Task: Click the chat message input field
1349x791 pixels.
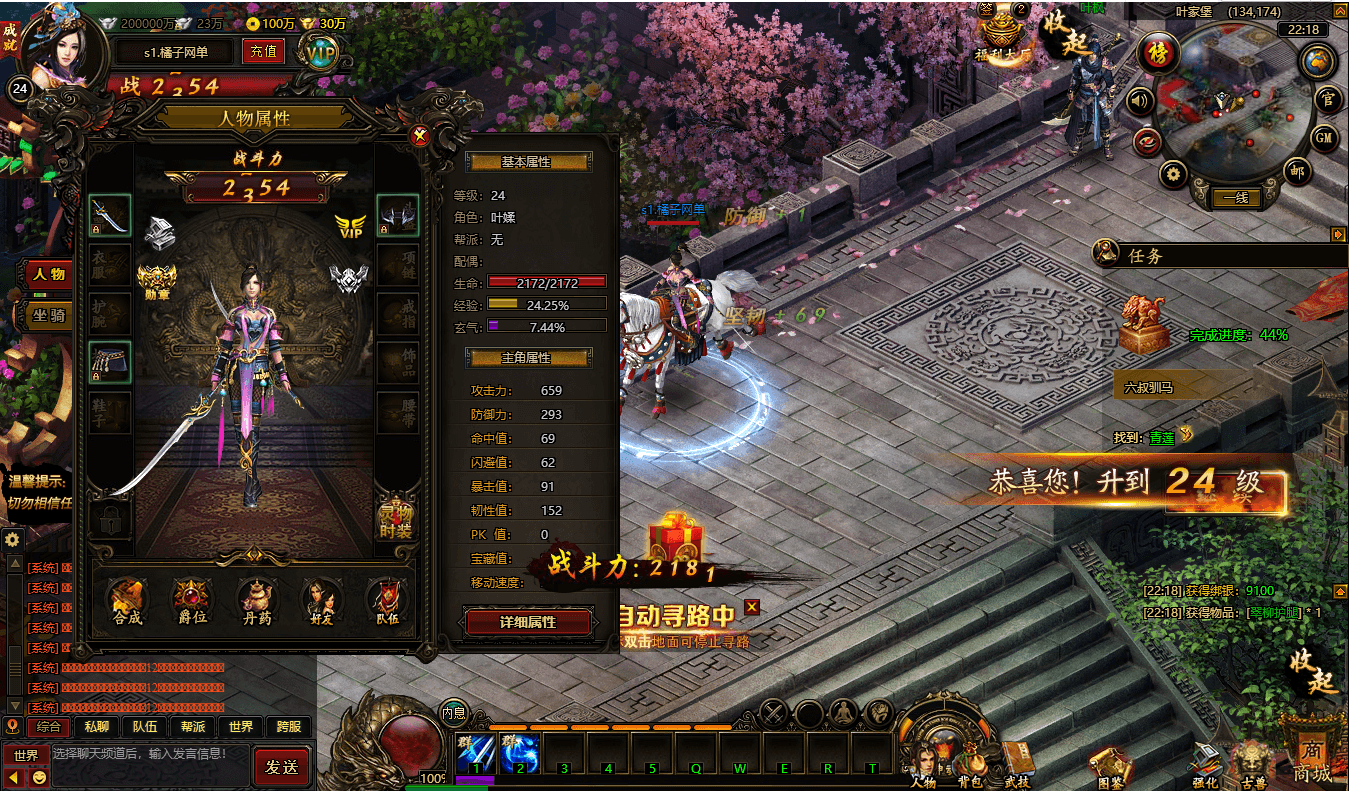Action: click(x=148, y=754)
